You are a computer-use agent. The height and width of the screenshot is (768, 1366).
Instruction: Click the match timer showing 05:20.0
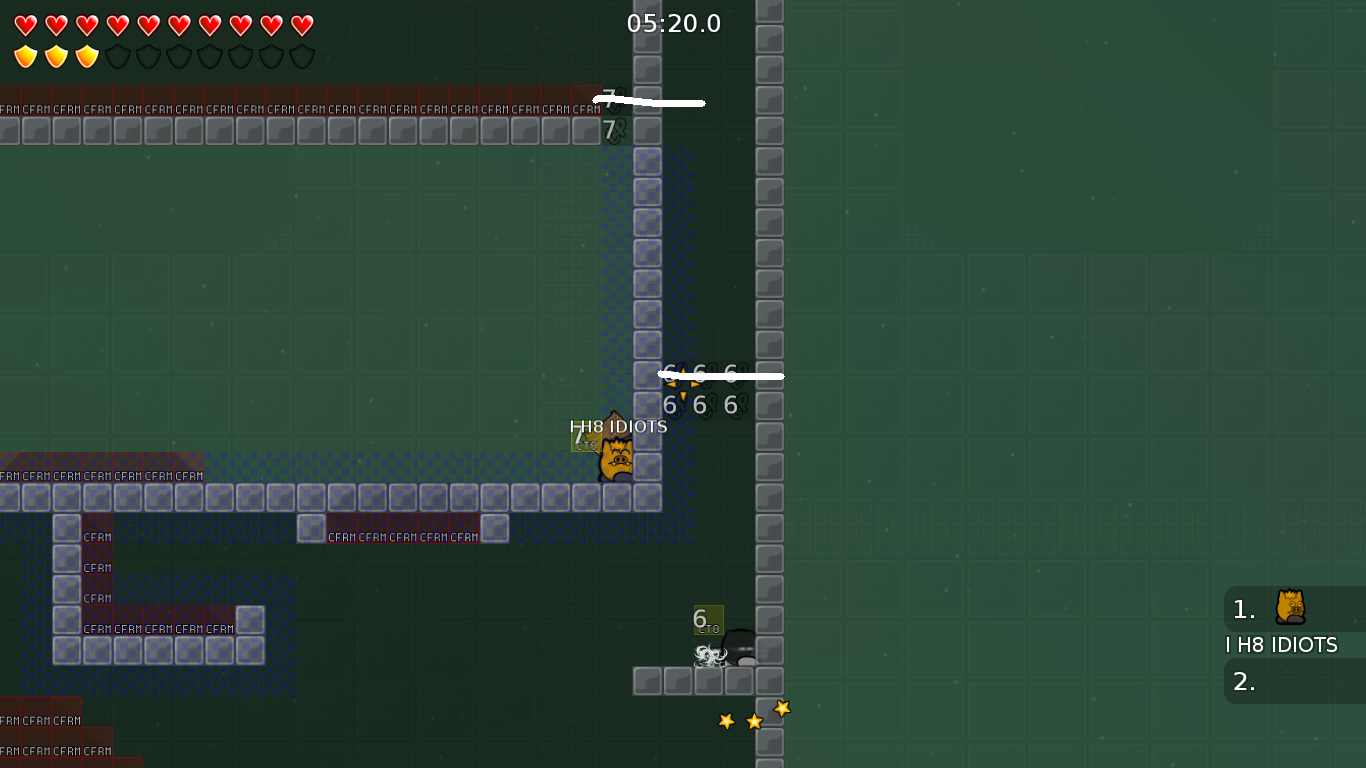672,23
